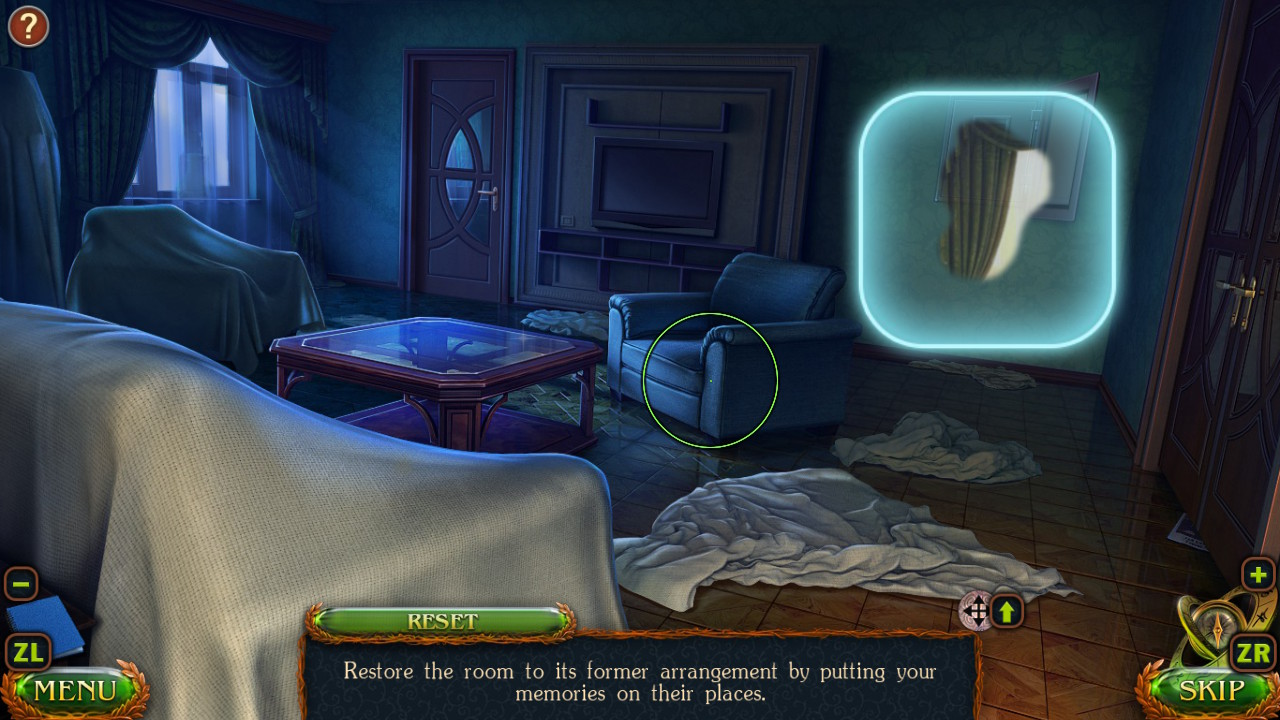Open the MENU
Image resolution: width=1280 pixels, height=720 pixels.
75,690
